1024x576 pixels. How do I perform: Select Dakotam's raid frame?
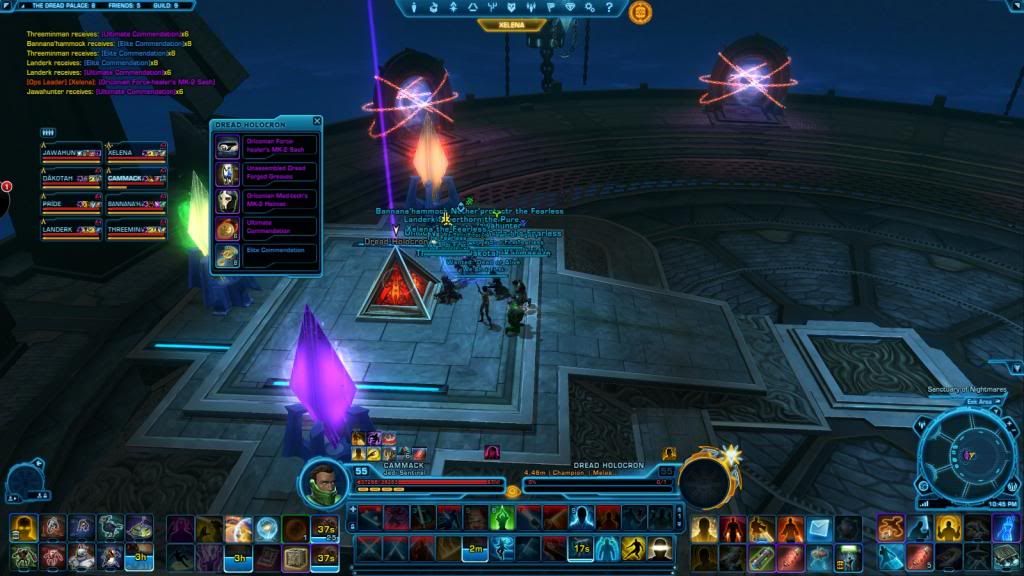(70, 179)
